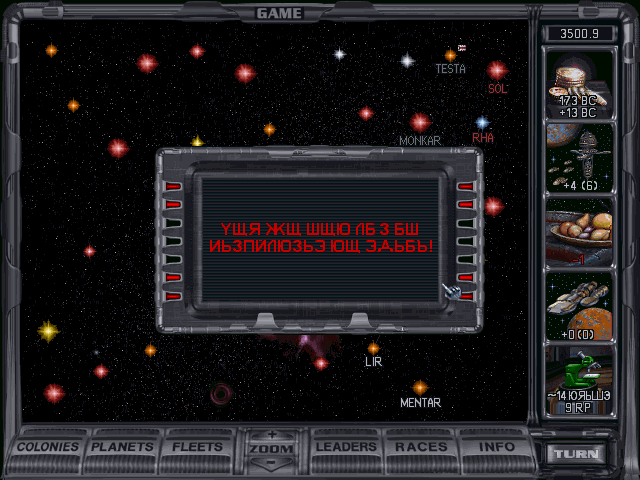
Task: Show the Planets list
Action: [123, 447]
